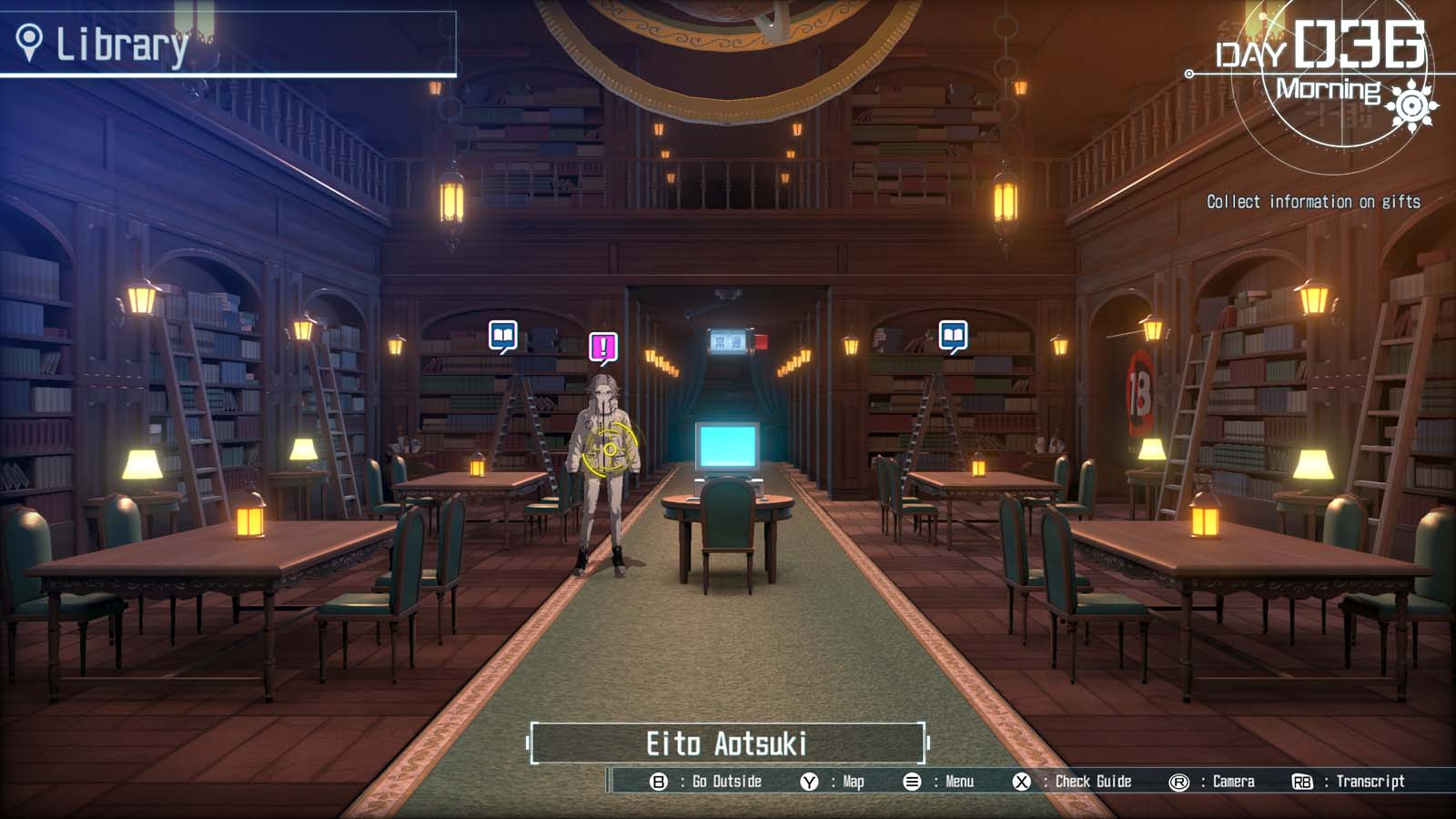Viewport: 1456px width, 819px height.
Task: Choose the Eito Aotsuki name label
Action: click(727, 743)
